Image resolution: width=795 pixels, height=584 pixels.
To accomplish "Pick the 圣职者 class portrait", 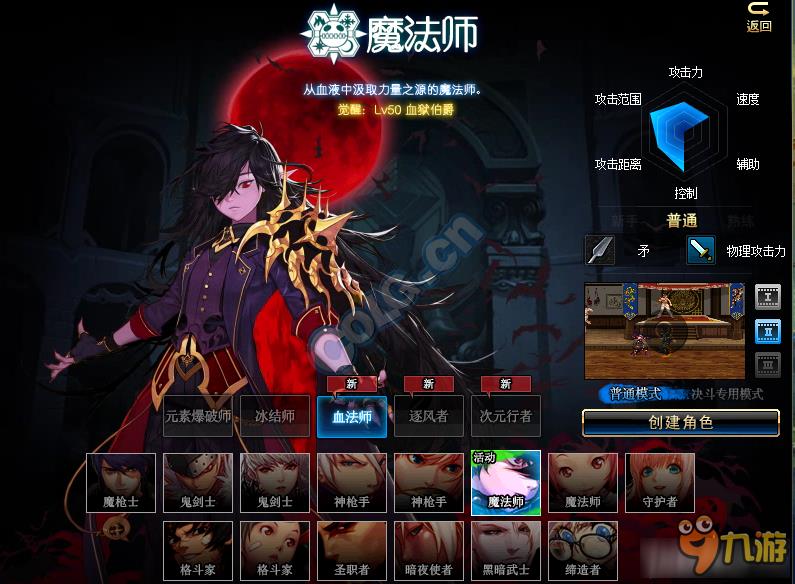I will tap(352, 551).
